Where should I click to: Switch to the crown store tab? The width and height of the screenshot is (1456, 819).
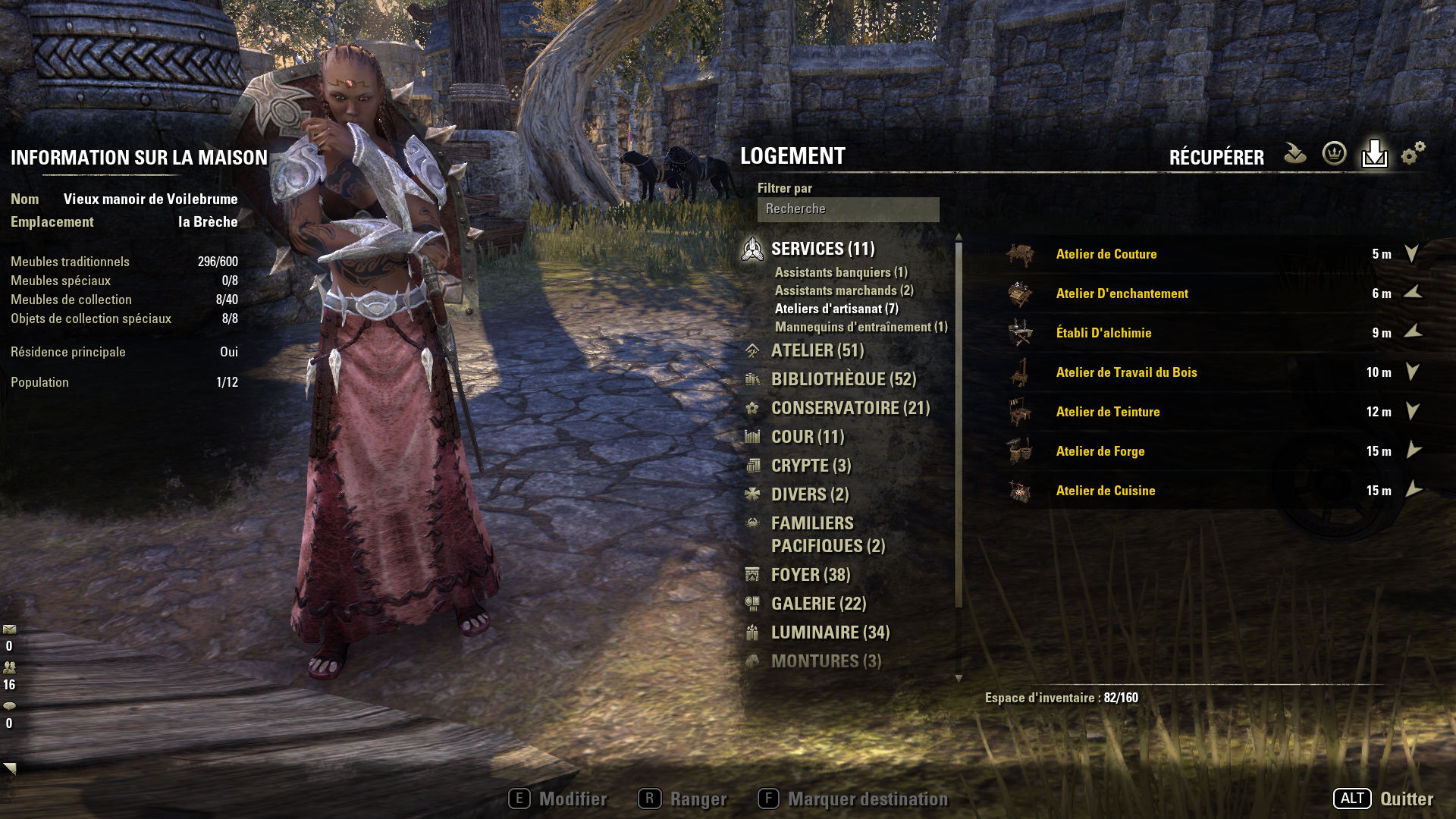[x=1334, y=154]
